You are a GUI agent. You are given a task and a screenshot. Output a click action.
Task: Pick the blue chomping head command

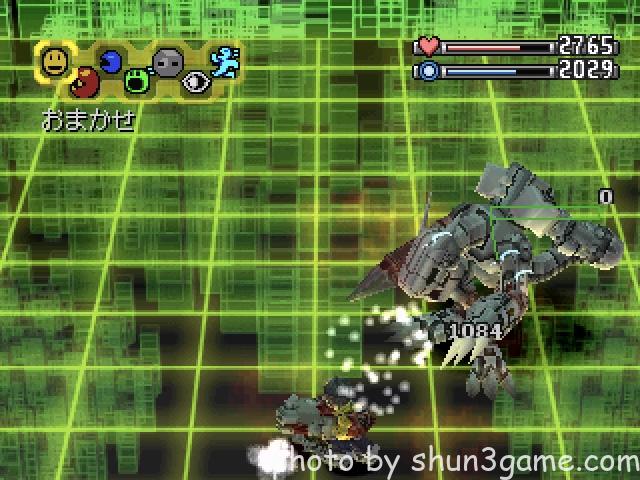[110, 63]
